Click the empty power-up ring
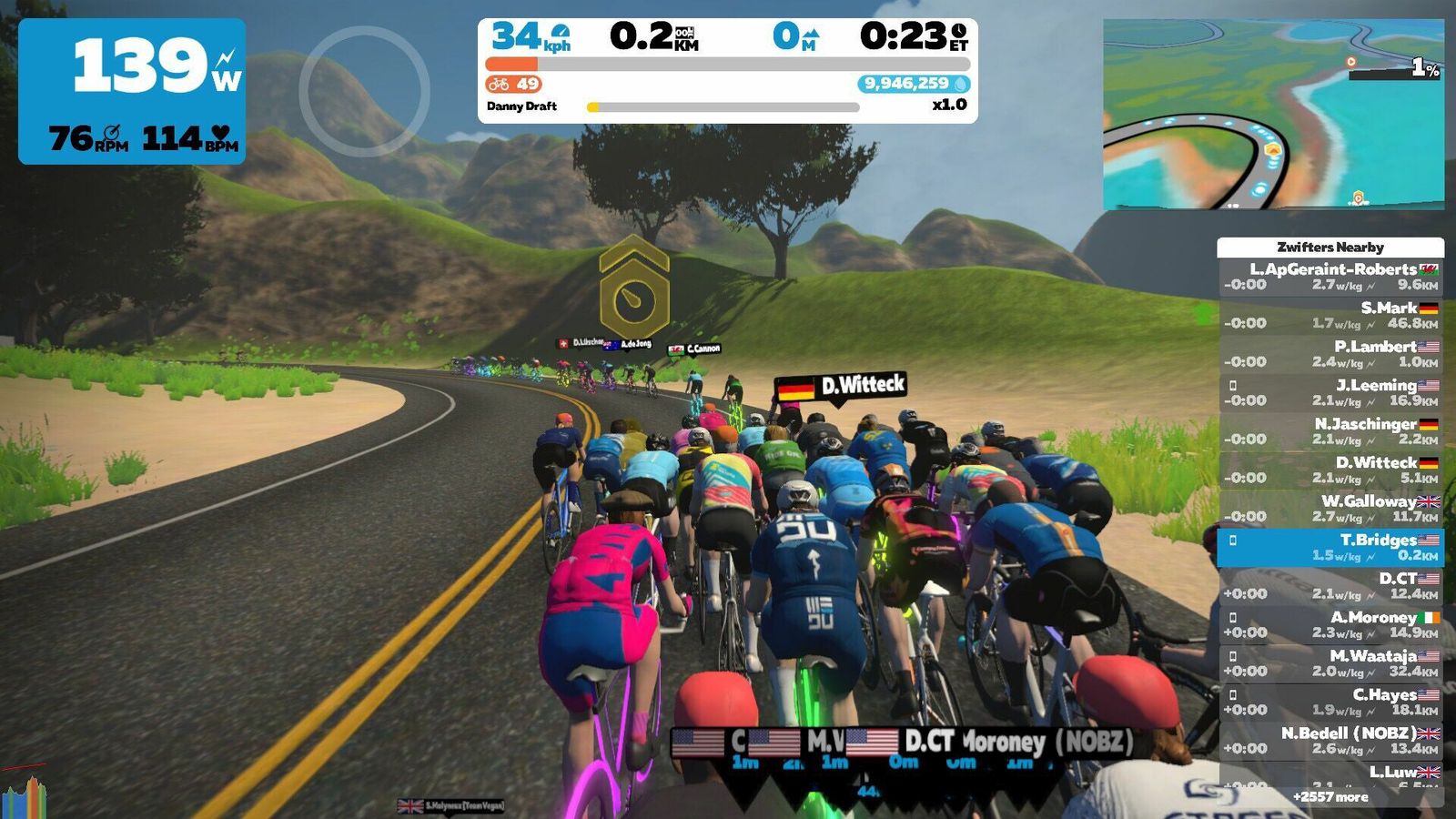This screenshot has width=1456, height=819. coord(364,91)
